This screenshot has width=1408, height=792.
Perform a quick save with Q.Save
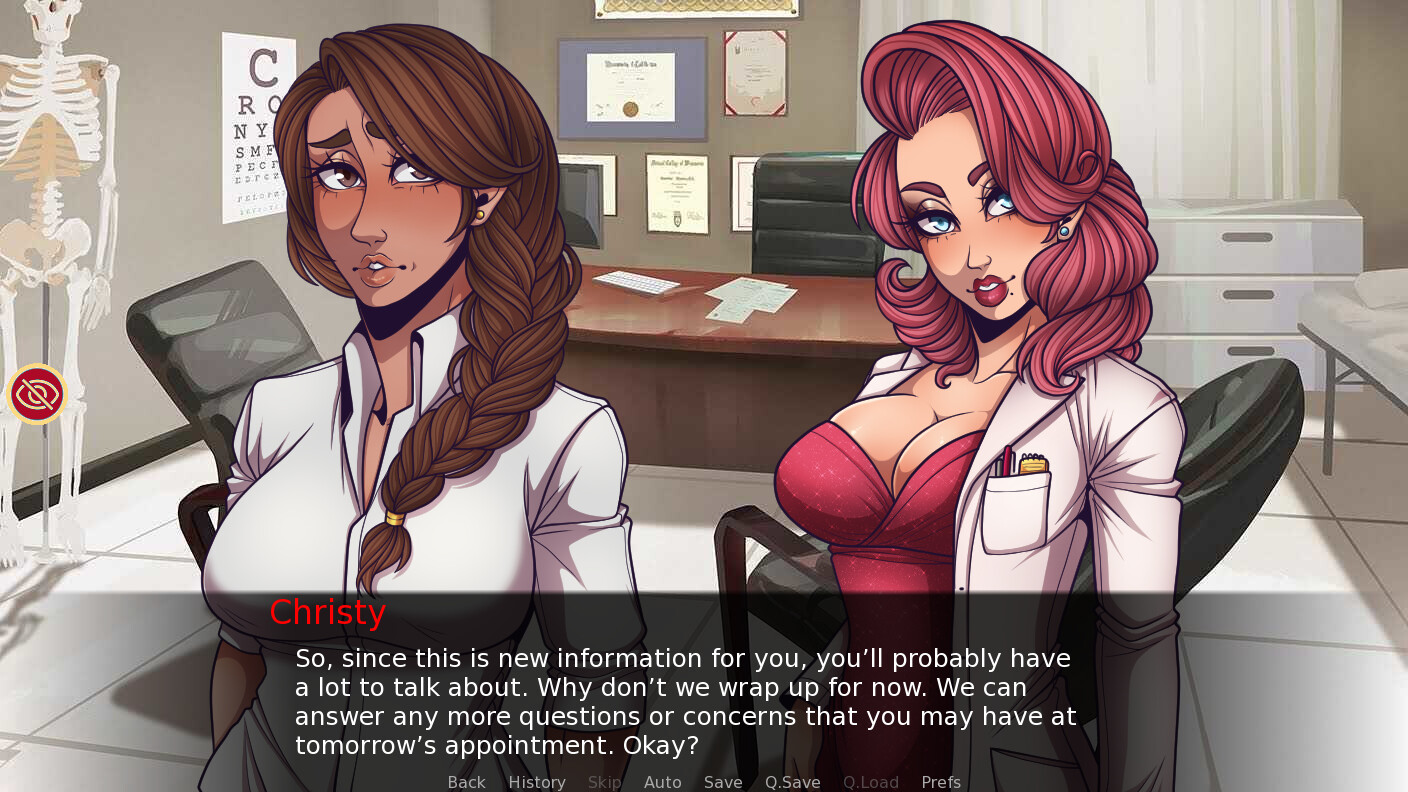[x=792, y=782]
